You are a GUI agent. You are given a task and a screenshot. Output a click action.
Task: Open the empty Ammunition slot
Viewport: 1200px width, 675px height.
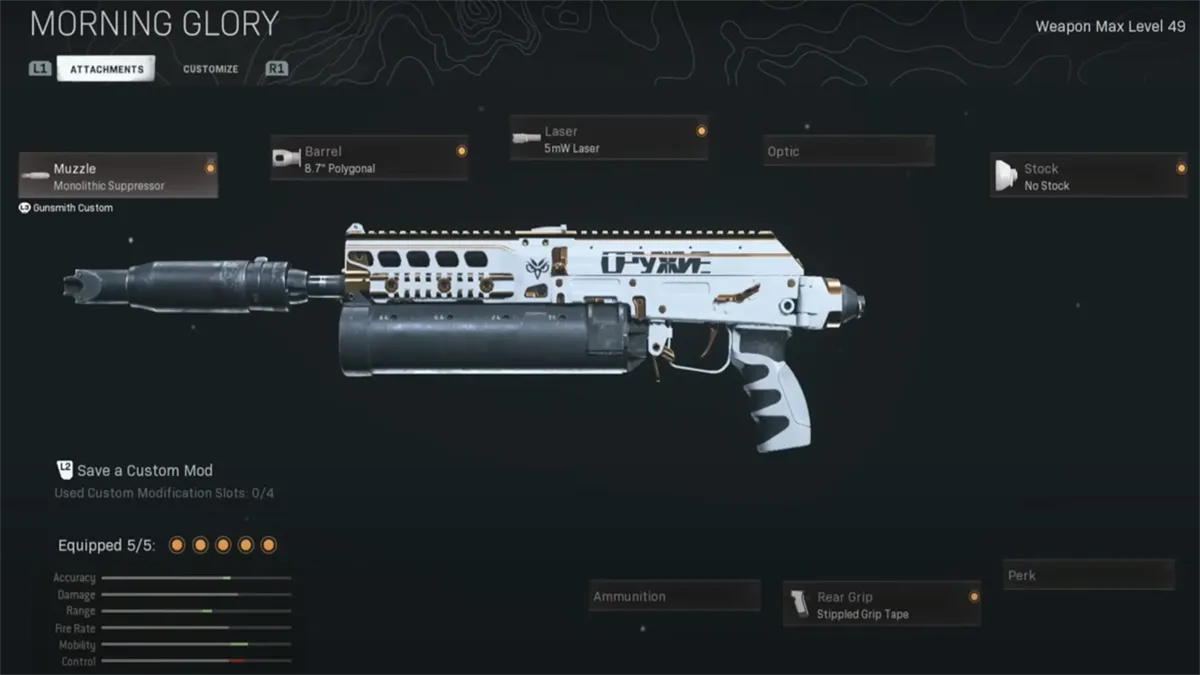(674, 596)
